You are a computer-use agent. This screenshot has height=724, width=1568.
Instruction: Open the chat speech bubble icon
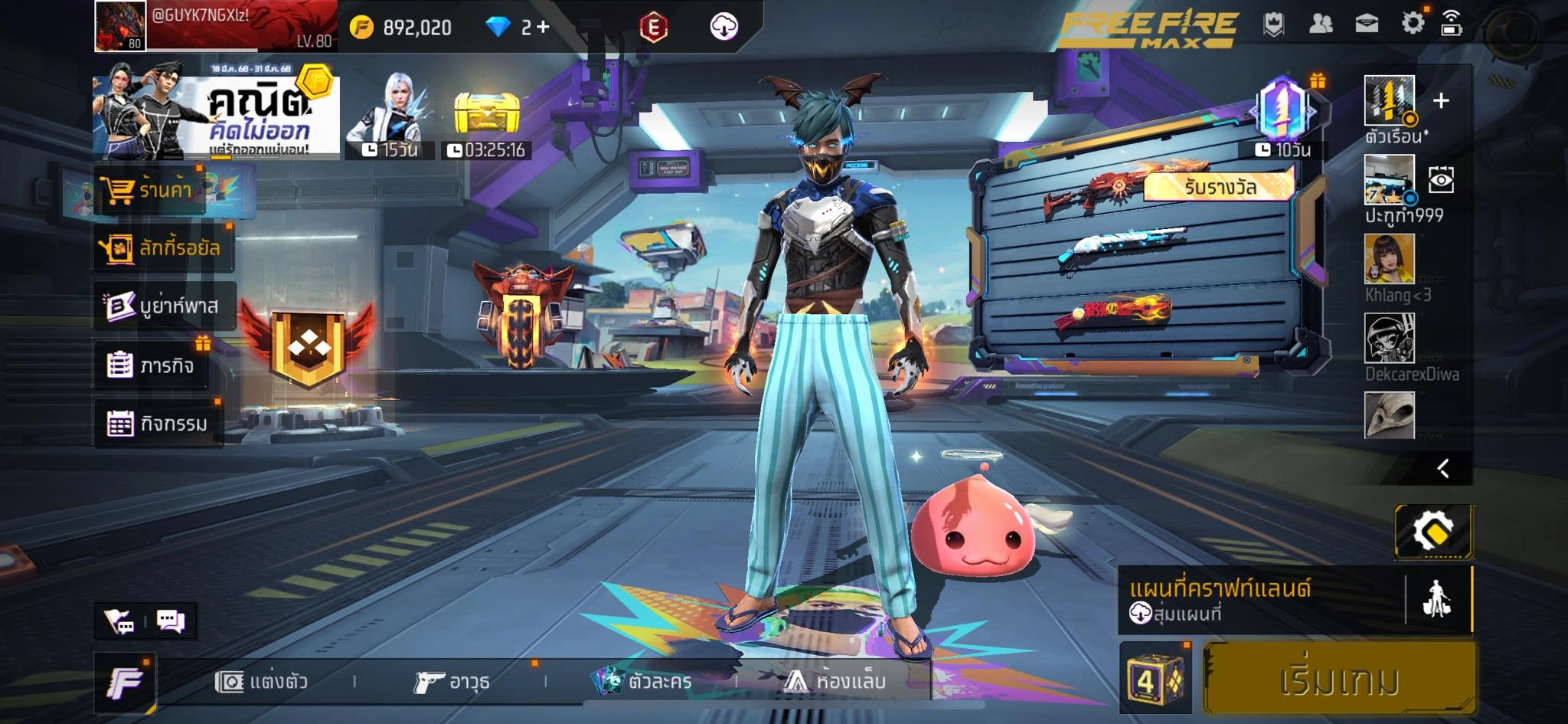point(171,621)
